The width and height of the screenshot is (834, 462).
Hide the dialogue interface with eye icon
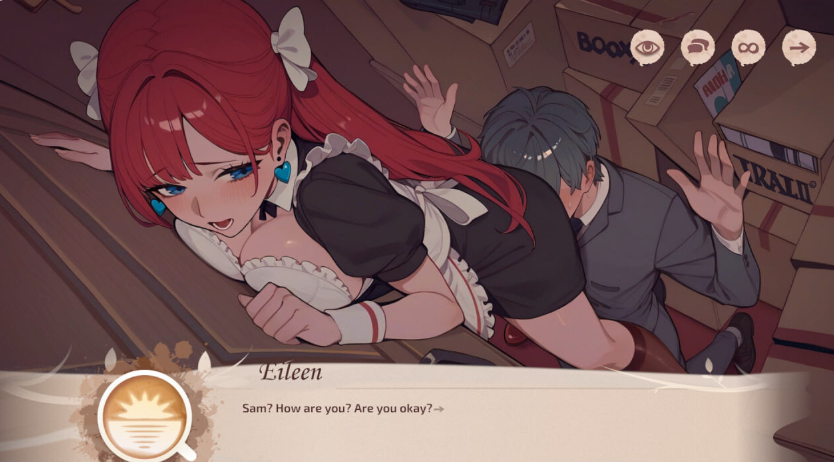coord(647,46)
